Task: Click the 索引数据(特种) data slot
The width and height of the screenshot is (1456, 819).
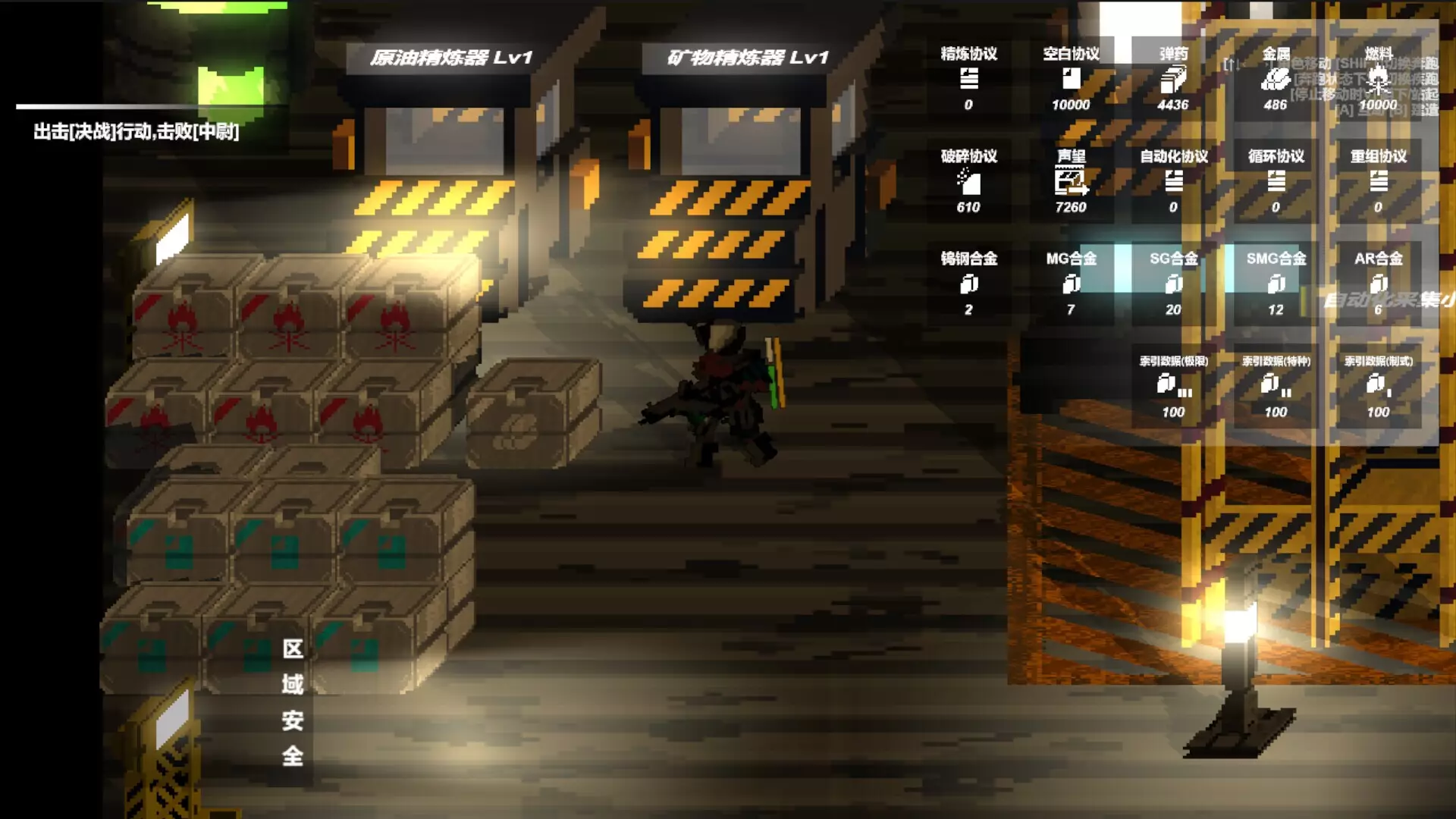Action: point(1276,386)
